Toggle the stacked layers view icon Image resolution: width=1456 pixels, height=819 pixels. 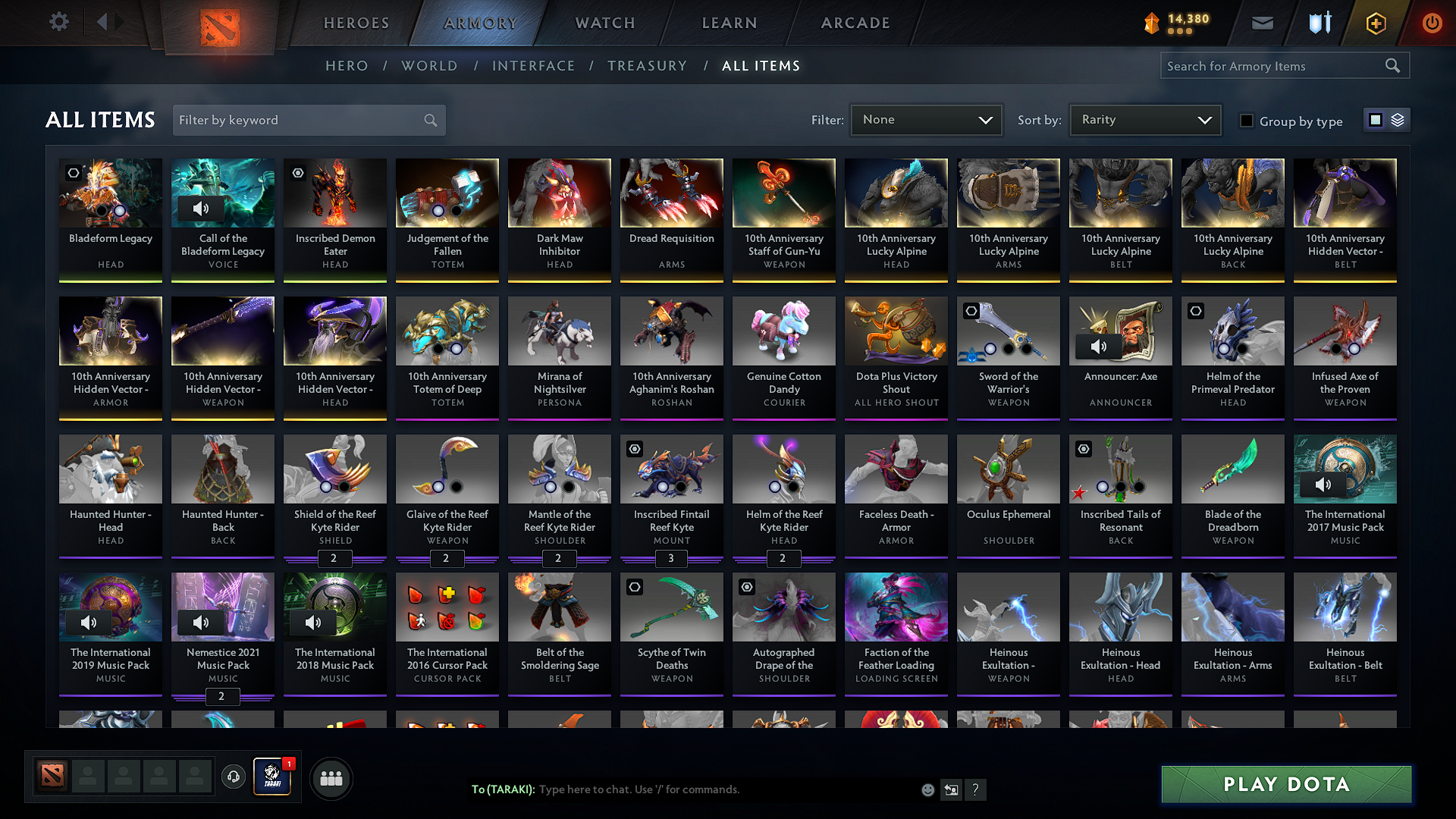[1396, 119]
